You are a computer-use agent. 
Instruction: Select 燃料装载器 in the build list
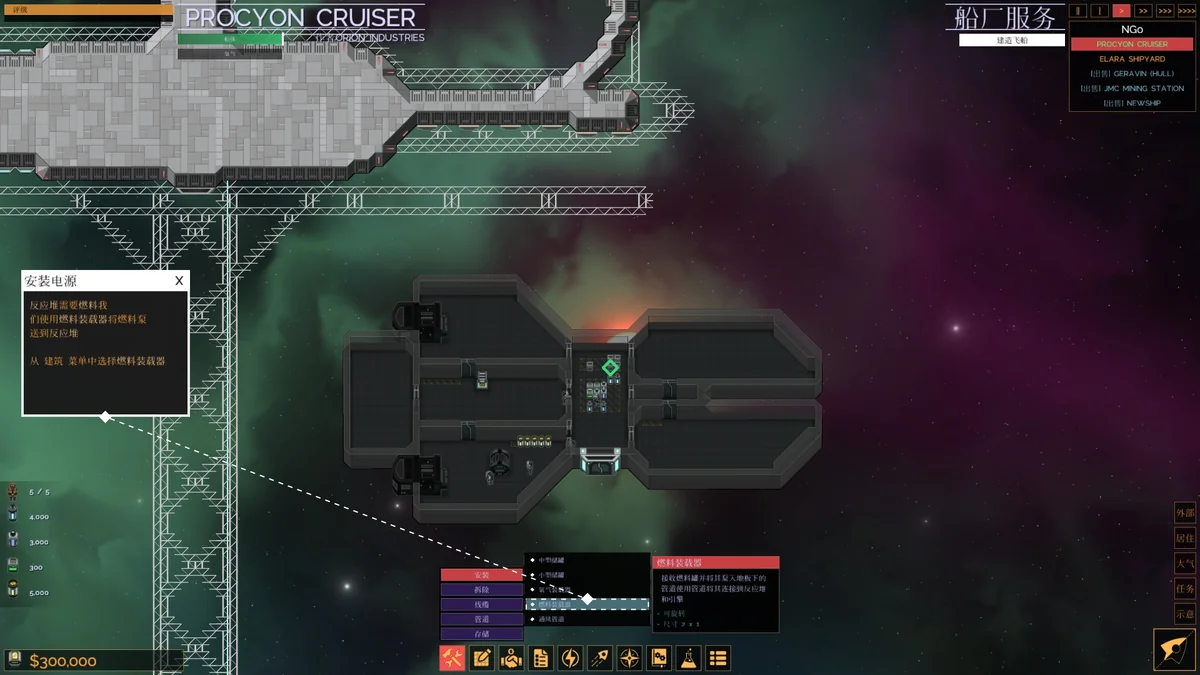(588, 604)
